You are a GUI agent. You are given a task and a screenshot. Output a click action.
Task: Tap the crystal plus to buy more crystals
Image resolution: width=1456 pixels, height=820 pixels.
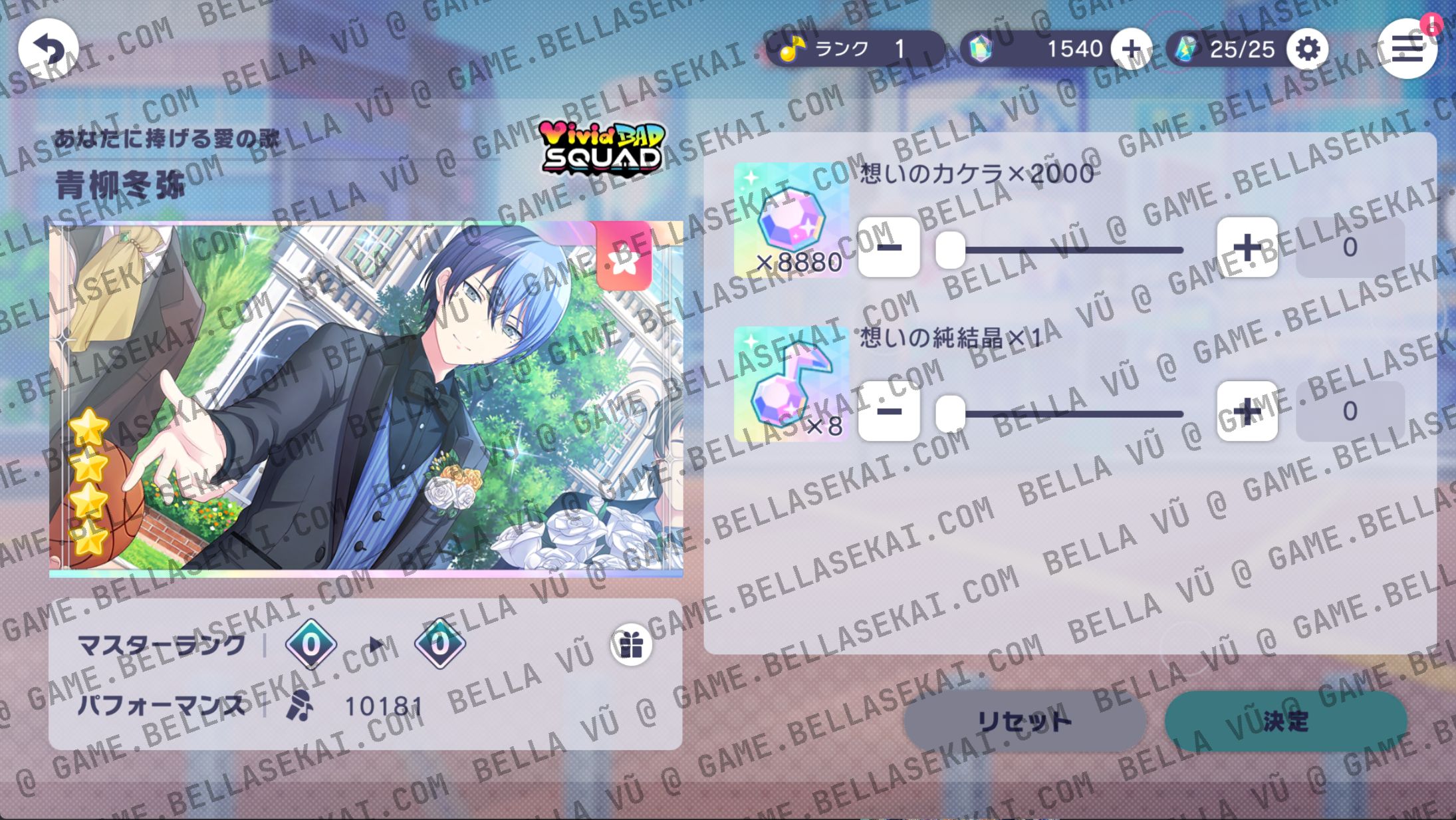click(x=1132, y=49)
